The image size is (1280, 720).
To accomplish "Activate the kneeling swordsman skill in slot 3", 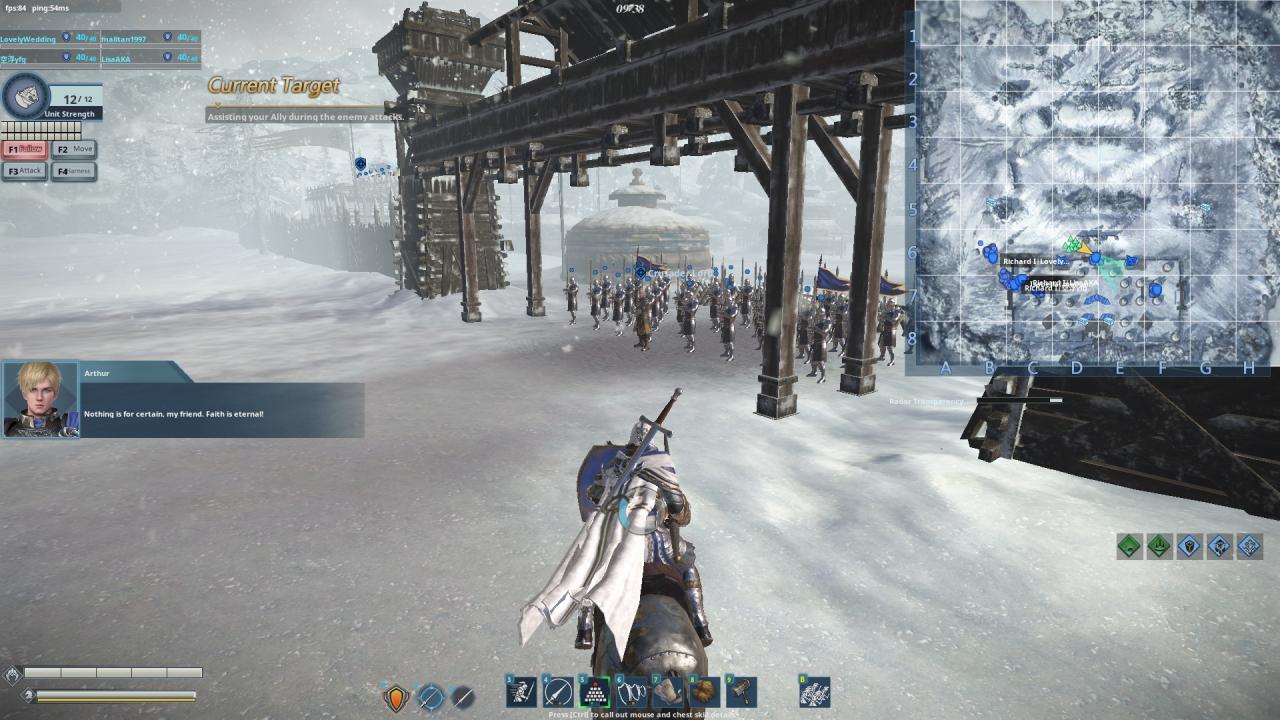I will [521, 692].
